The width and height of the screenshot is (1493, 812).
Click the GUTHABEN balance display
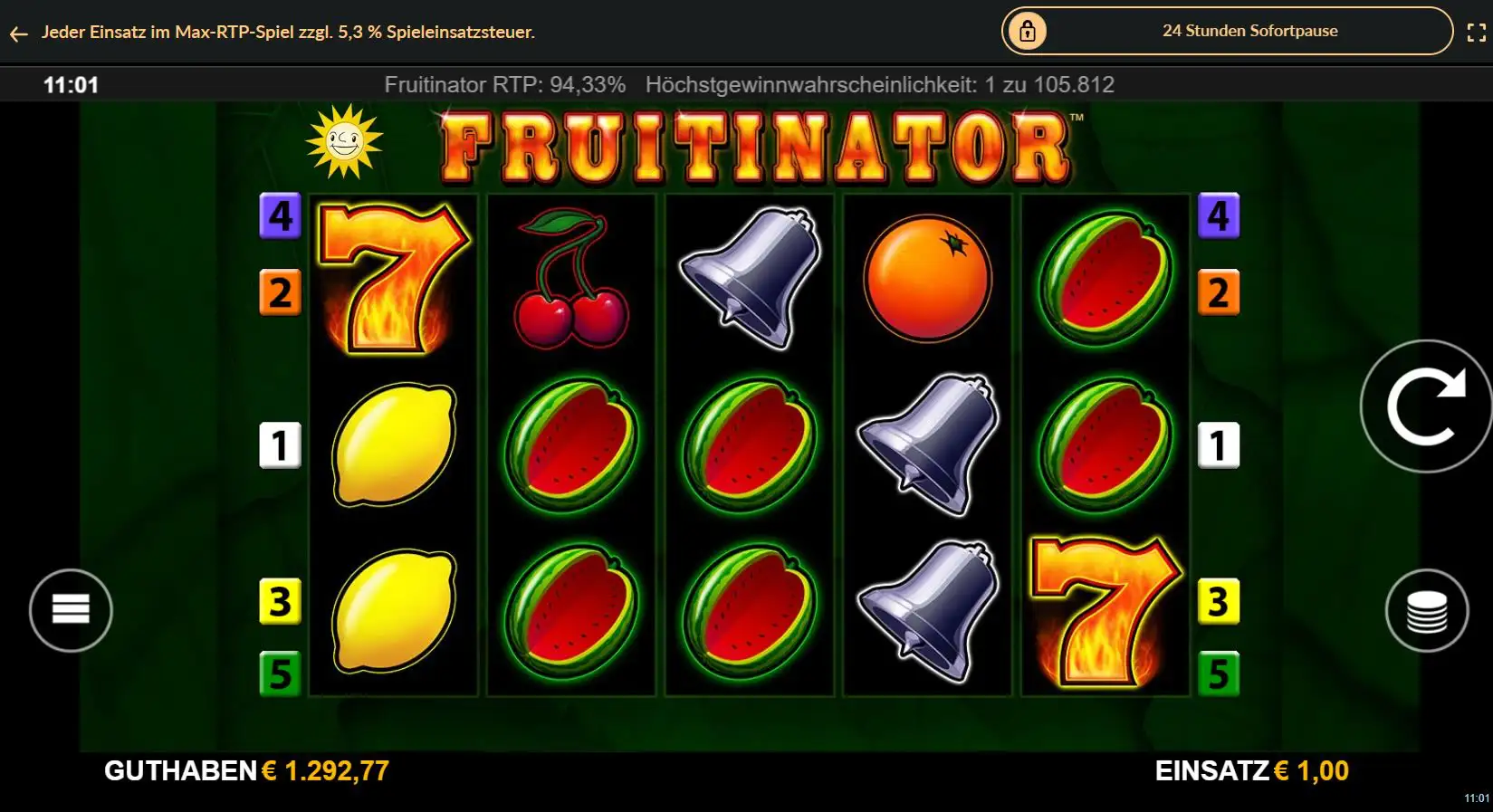[x=246, y=772]
